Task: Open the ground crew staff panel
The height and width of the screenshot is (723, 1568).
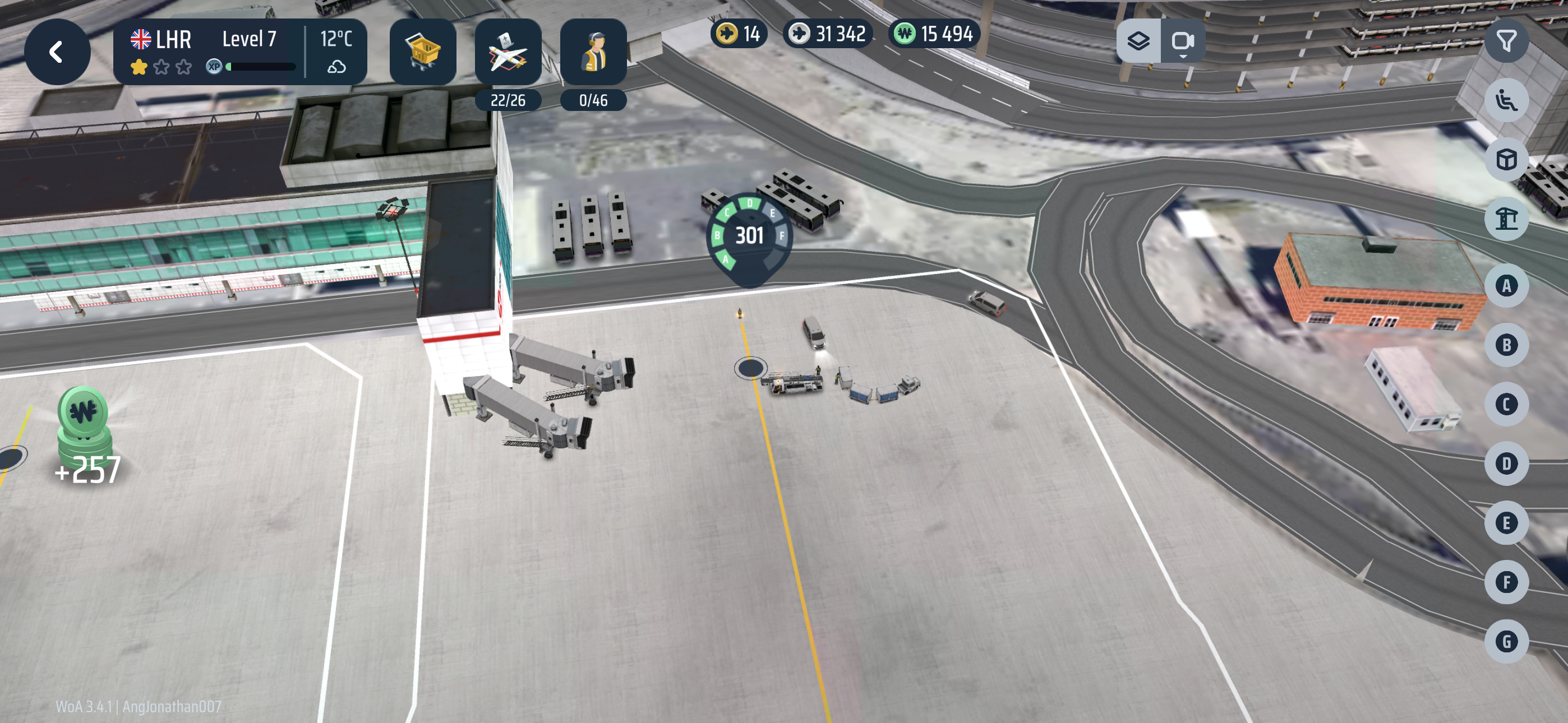Action: coord(593,53)
